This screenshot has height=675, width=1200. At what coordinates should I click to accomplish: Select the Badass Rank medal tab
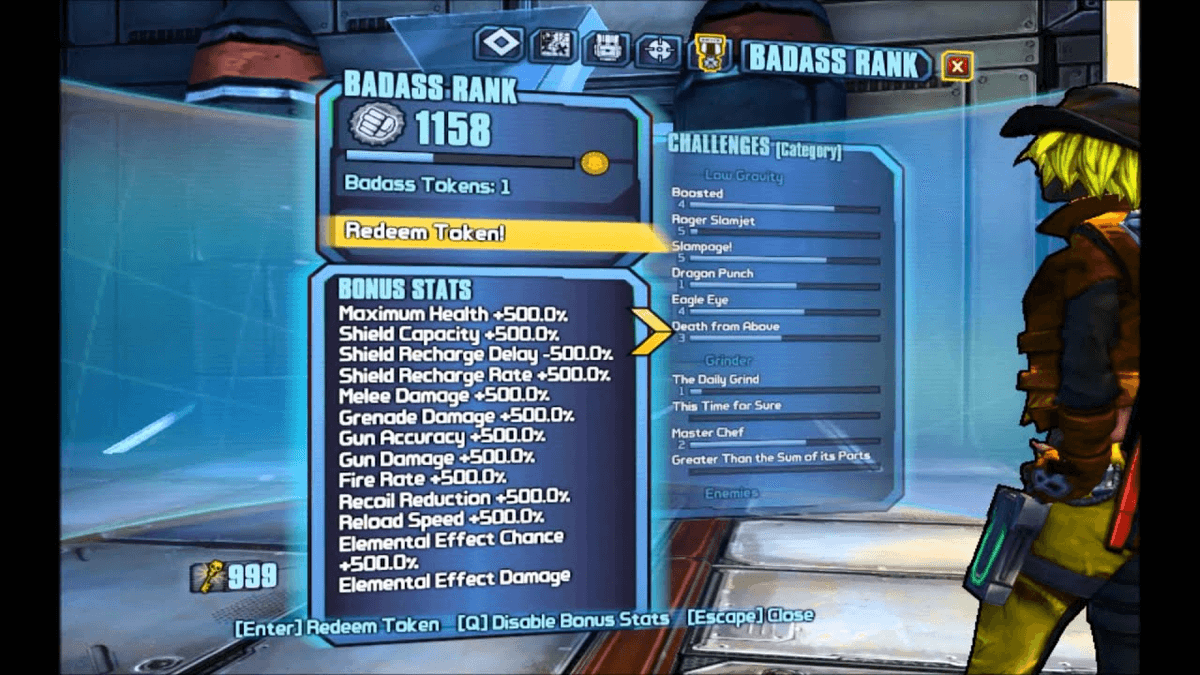710,52
